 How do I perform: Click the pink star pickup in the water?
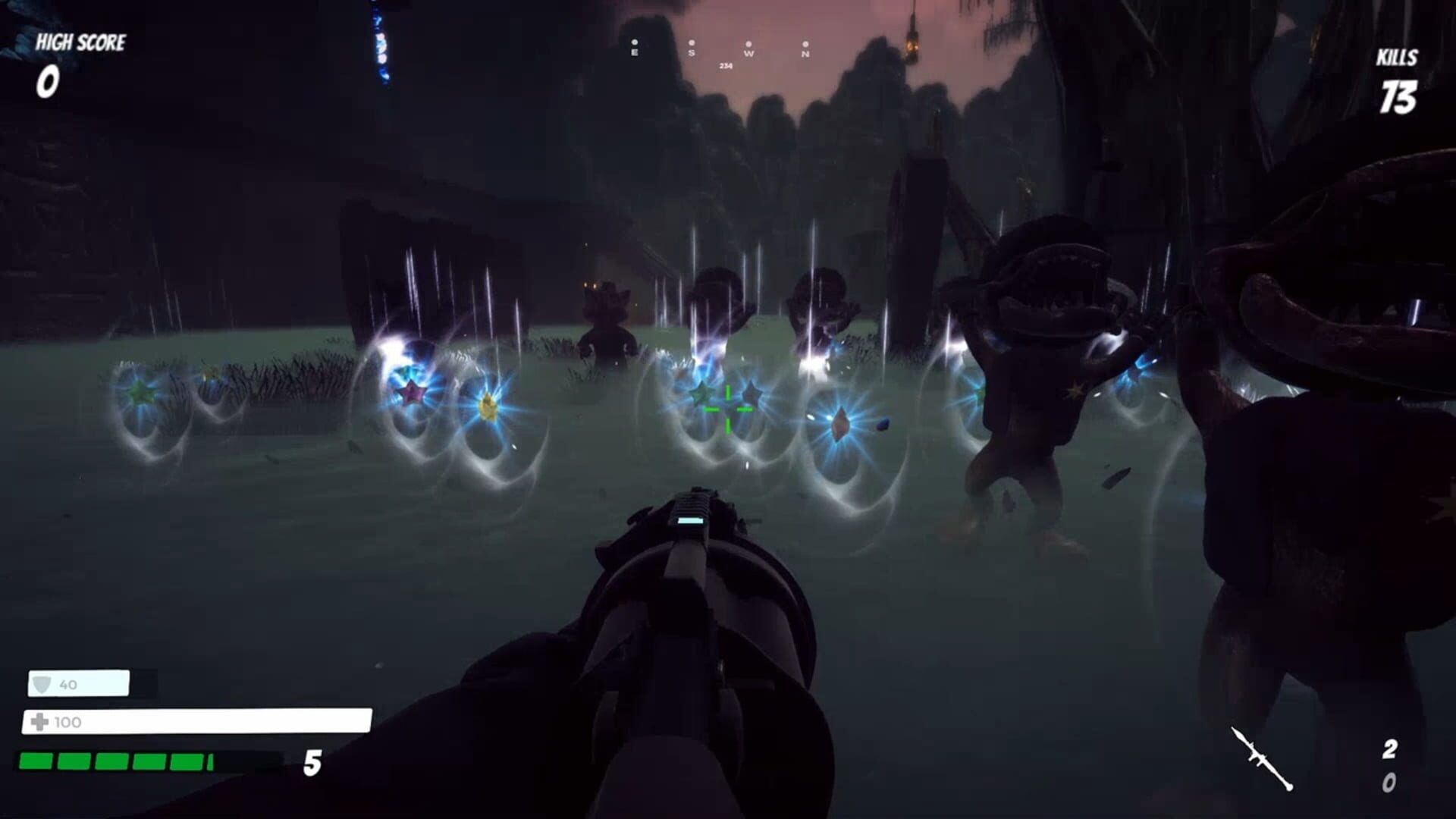[411, 394]
